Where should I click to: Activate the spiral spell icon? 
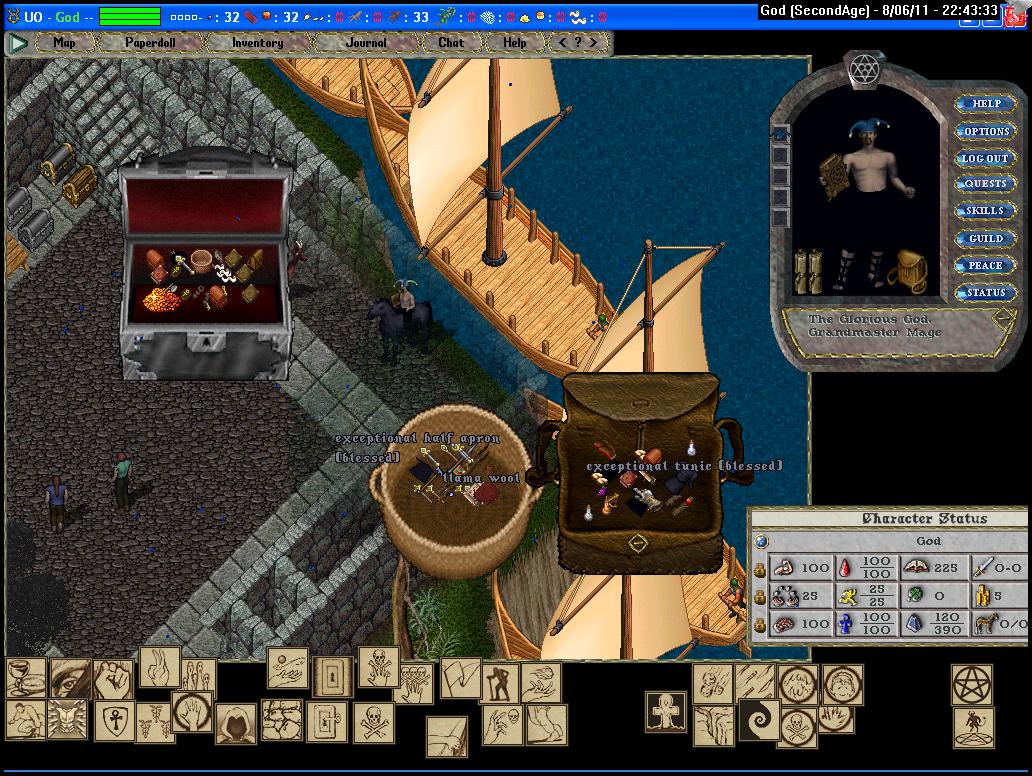point(758,719)
